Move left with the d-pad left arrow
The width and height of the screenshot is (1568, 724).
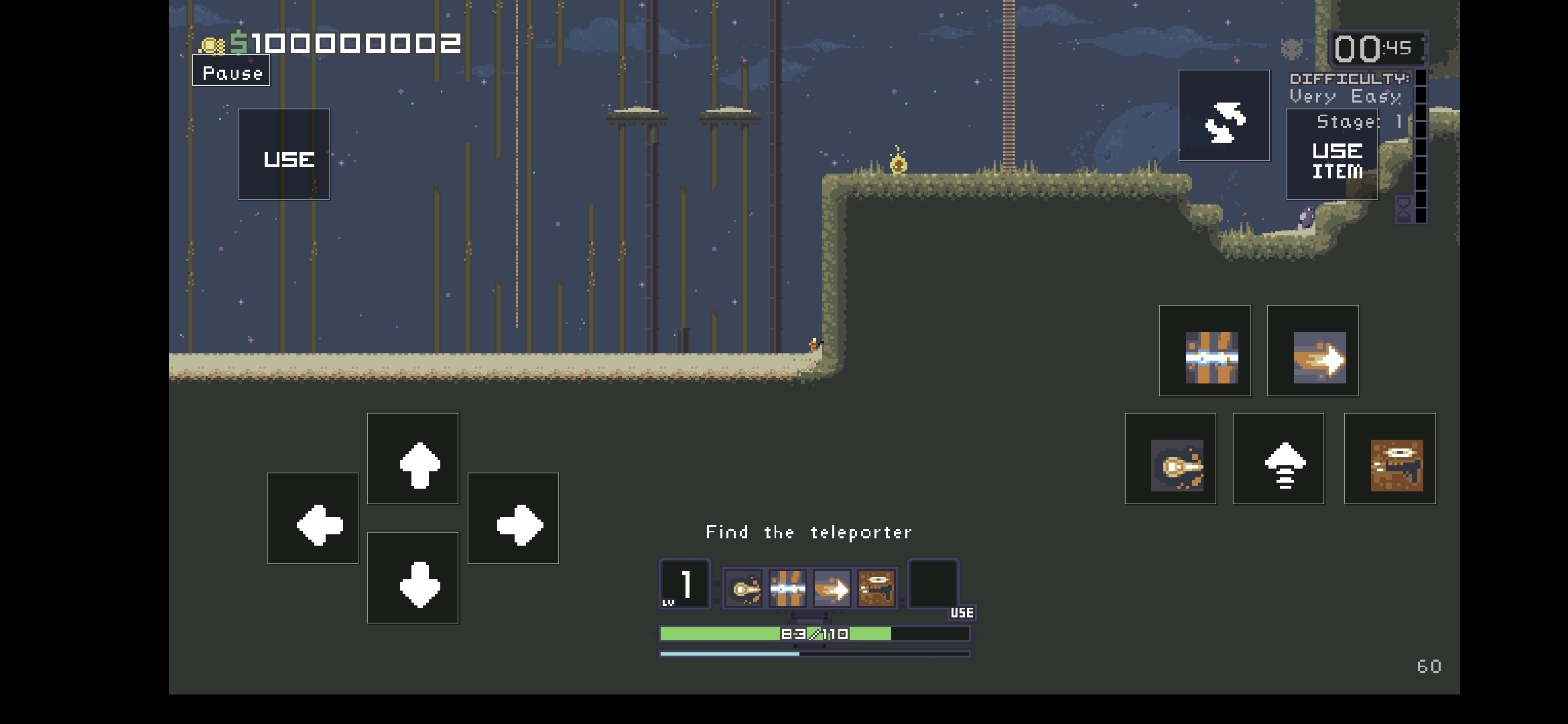click(x=313, y=519)
